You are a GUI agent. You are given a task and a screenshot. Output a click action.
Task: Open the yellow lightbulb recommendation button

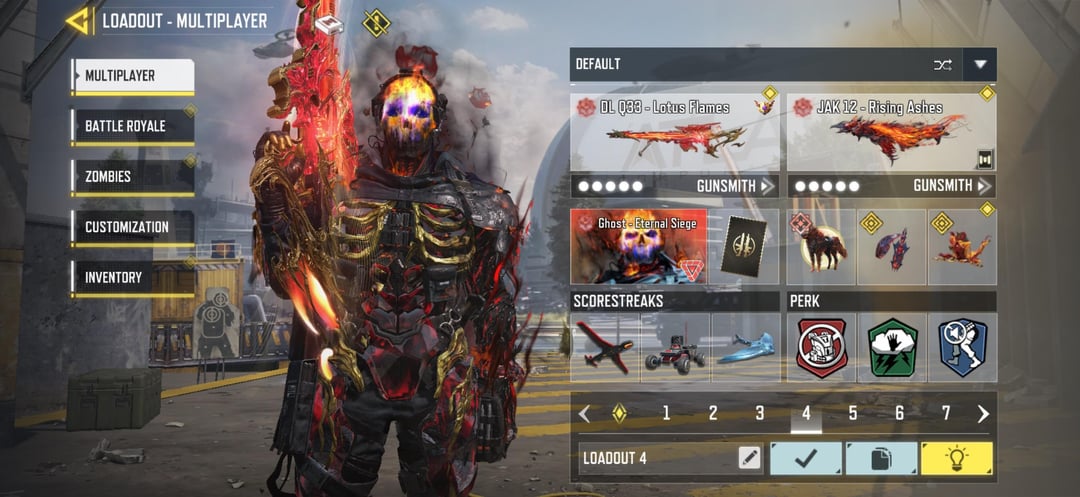(956, 458)
